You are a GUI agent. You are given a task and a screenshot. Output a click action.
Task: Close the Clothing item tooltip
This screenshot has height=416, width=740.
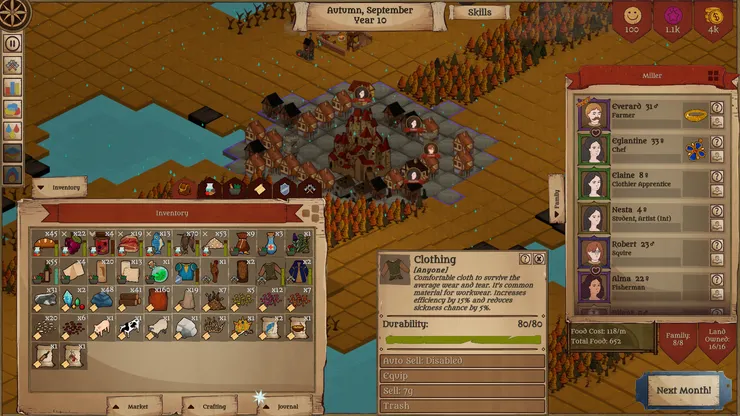pos(539,259)
